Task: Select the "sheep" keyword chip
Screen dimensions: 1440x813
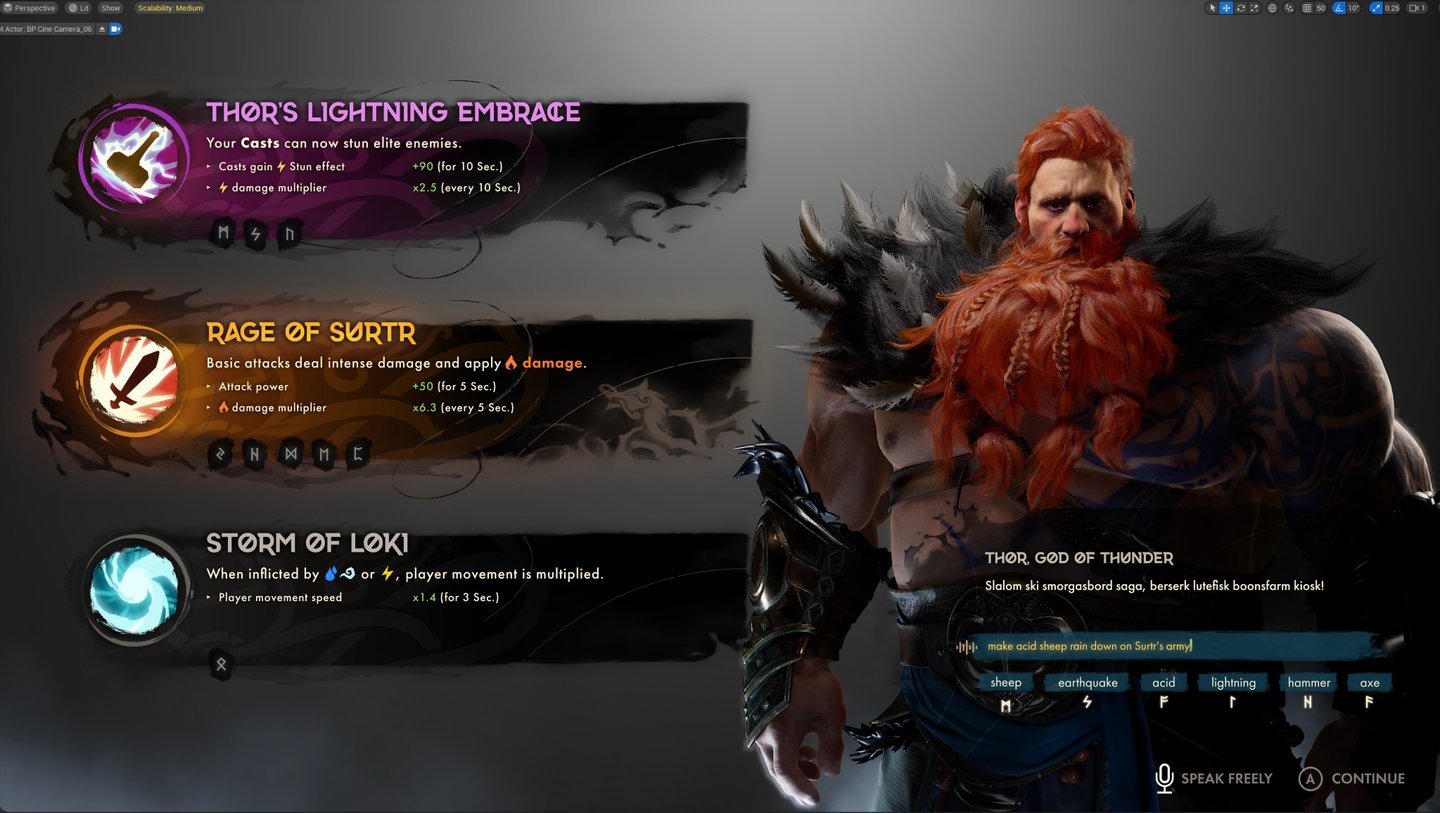Action: pos(1005,683)
